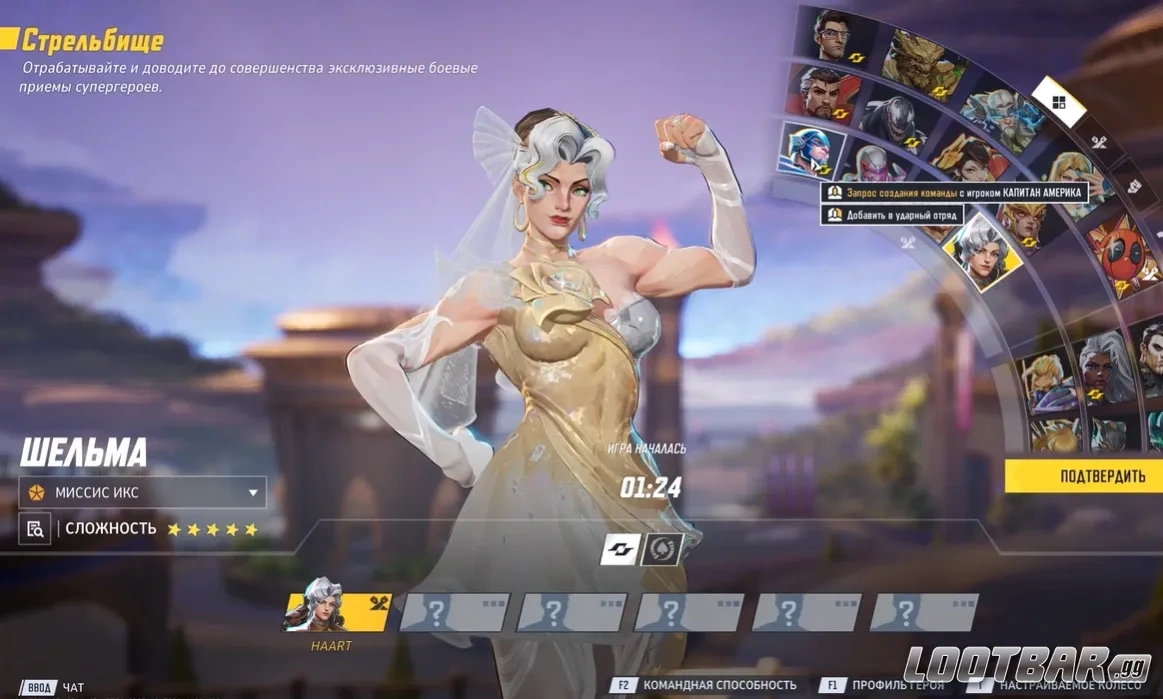Open hero details magnifier icon beside СЛОЖНОСТЬ

point(35,529)
